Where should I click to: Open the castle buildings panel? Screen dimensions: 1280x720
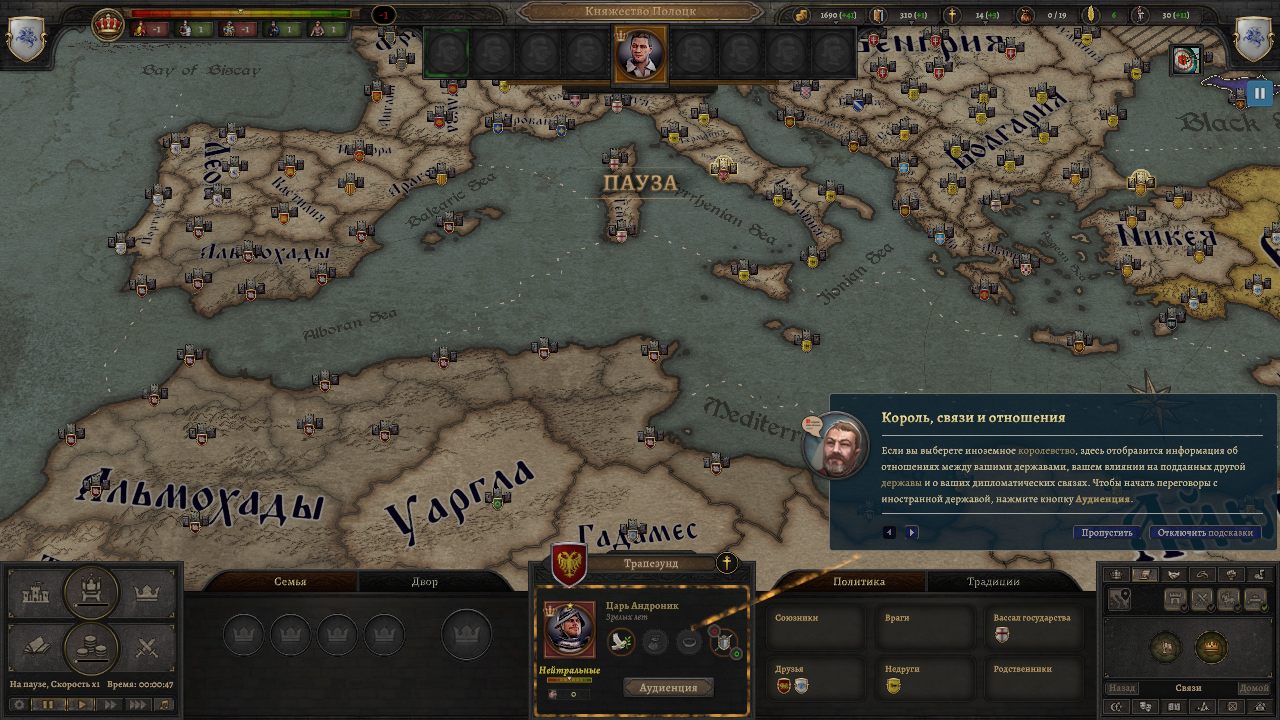pyautogui.click(x=35, y=594)
